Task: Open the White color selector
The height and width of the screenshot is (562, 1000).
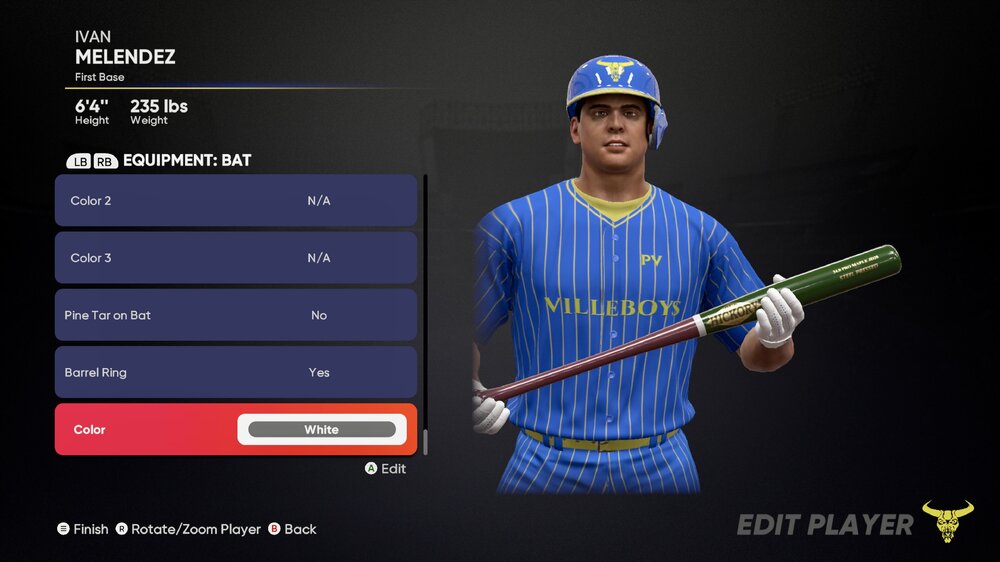Action: pos(321,430)
